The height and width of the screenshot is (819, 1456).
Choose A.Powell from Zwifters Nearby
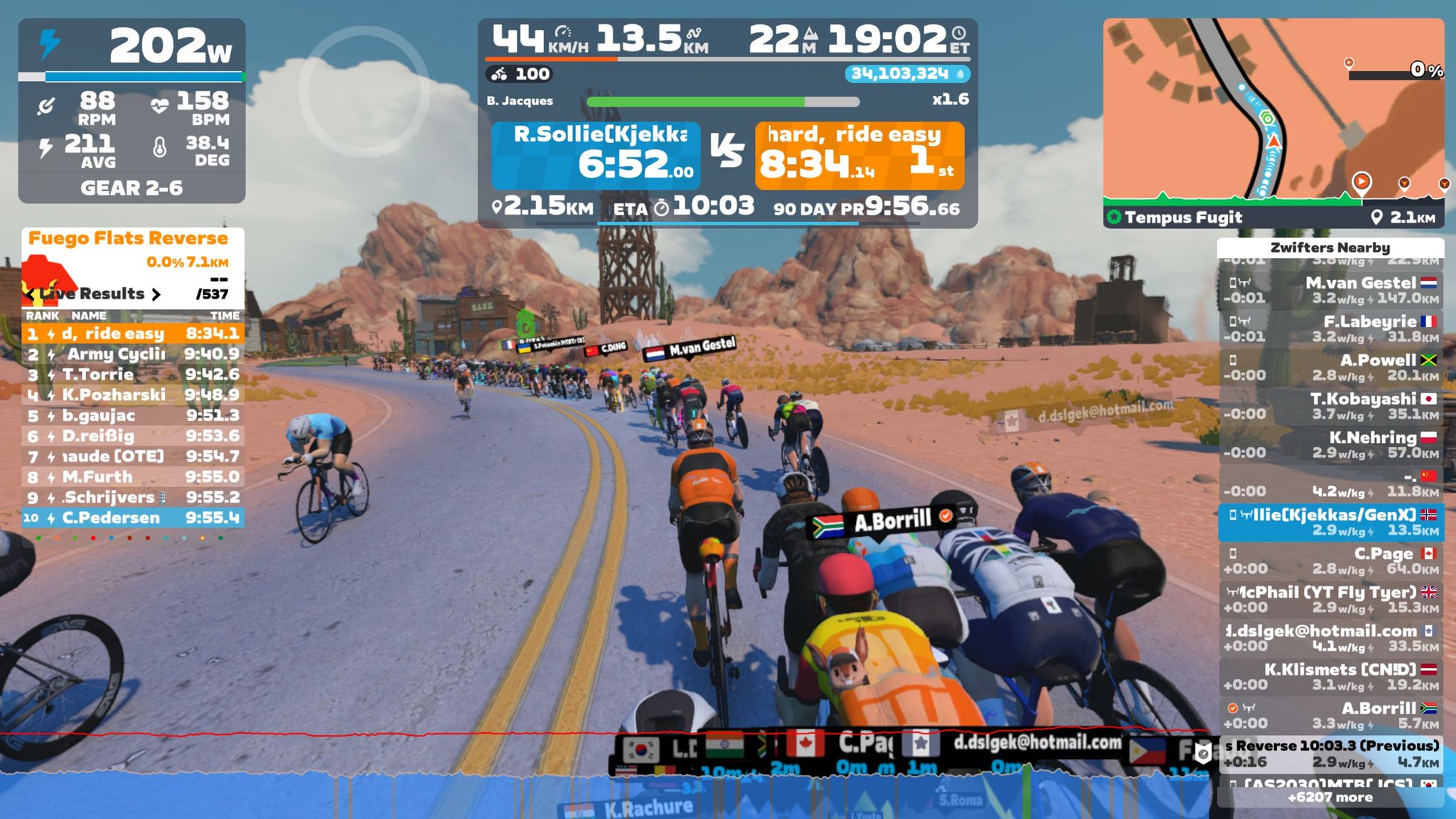click(x=1329, y=367)
